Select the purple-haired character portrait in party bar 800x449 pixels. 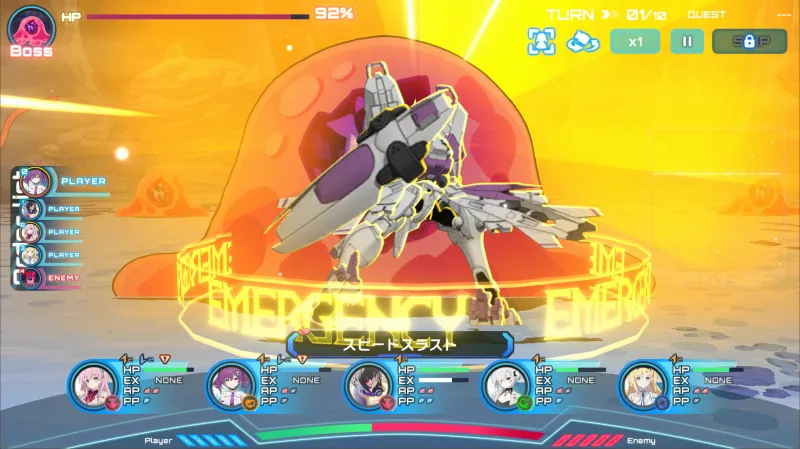232,385
